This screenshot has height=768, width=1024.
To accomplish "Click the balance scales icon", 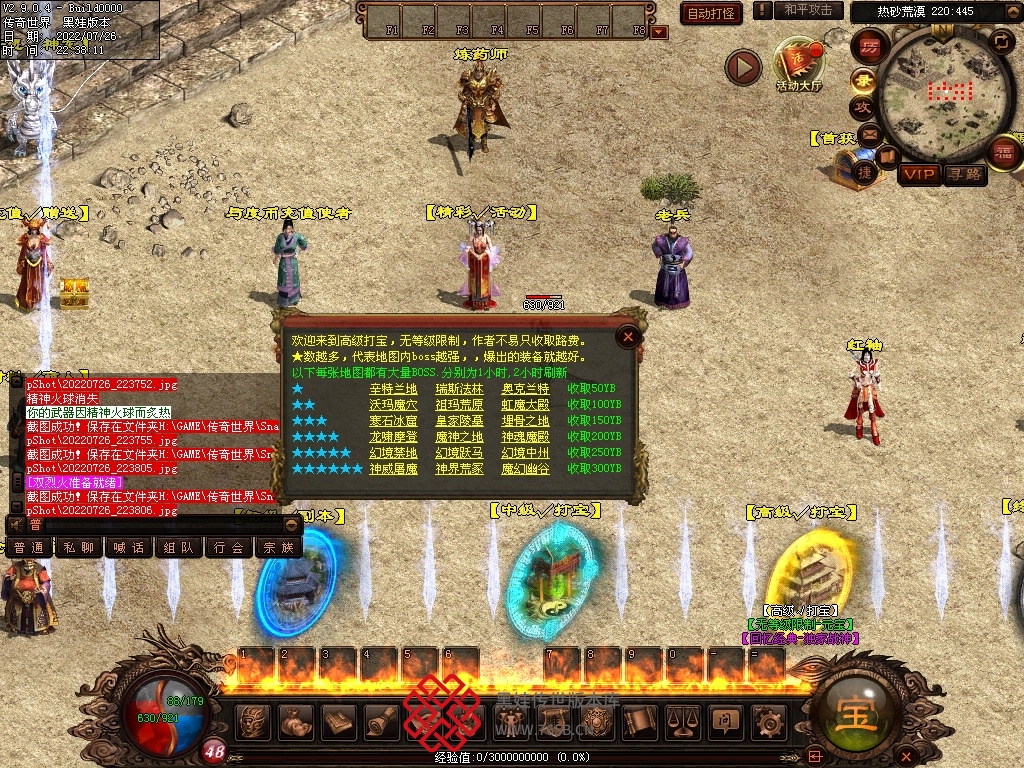I will coord(682,720).
